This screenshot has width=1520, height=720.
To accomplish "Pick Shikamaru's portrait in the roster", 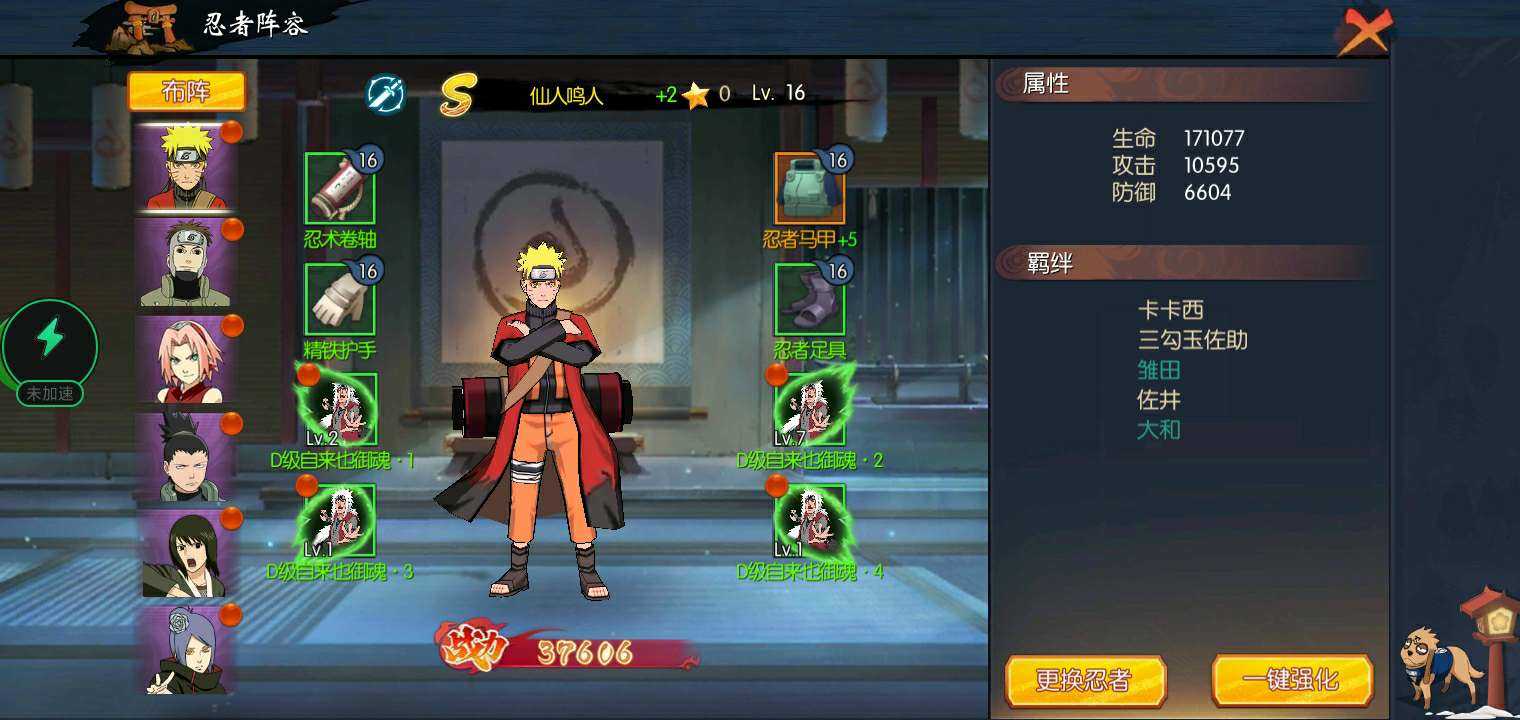I will pos(185,457).
